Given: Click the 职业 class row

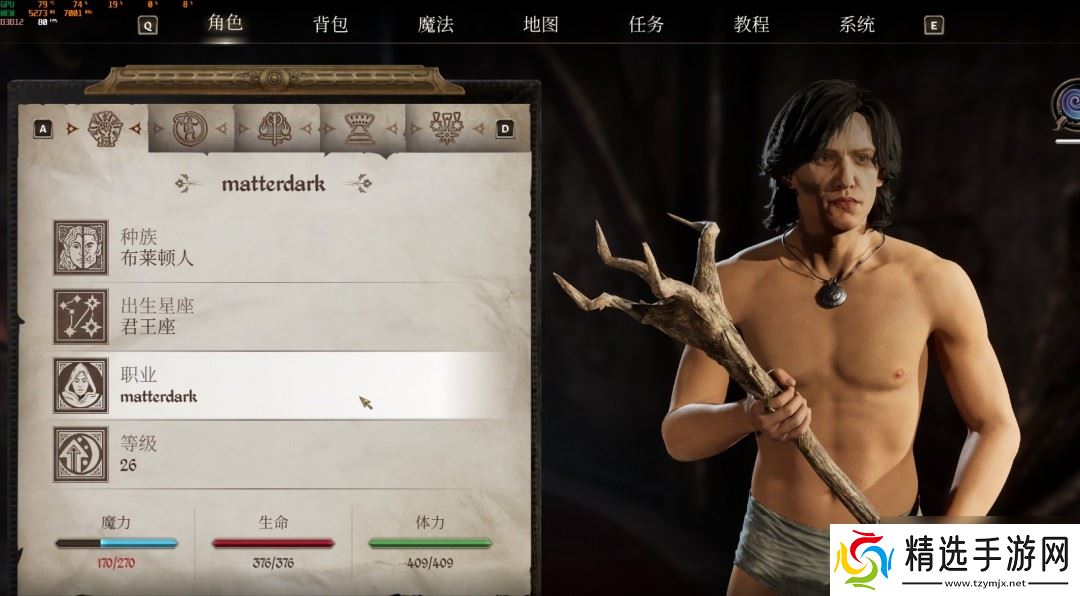Looking at the screenshot, I should [x=290, y=385].
